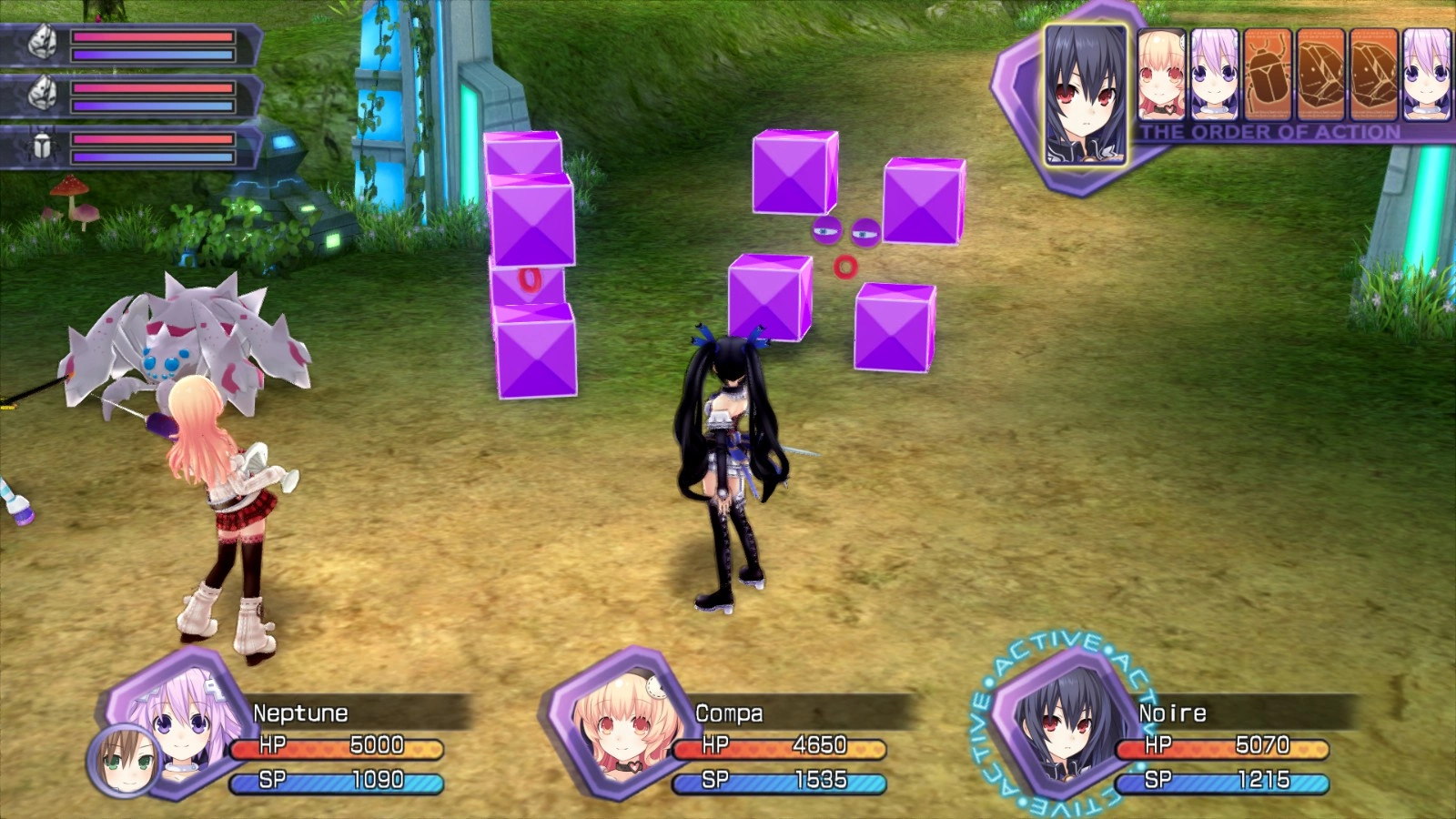Select the beetle enemy card in the action order
This screenshot has height=819, width=1456.
pos(1268,75)
